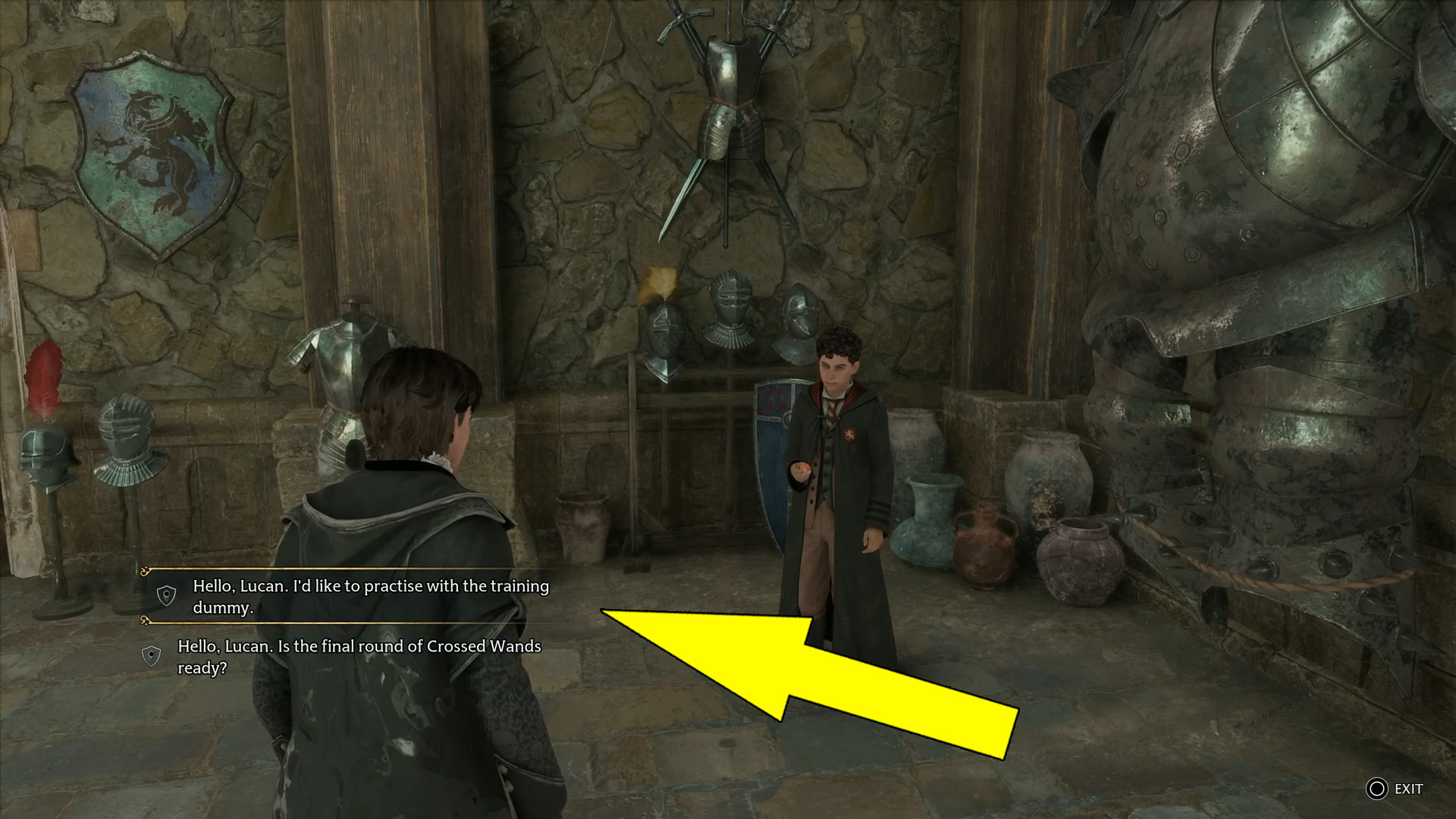
Task: Choose the training dummy practice reply
Action: 370,596
